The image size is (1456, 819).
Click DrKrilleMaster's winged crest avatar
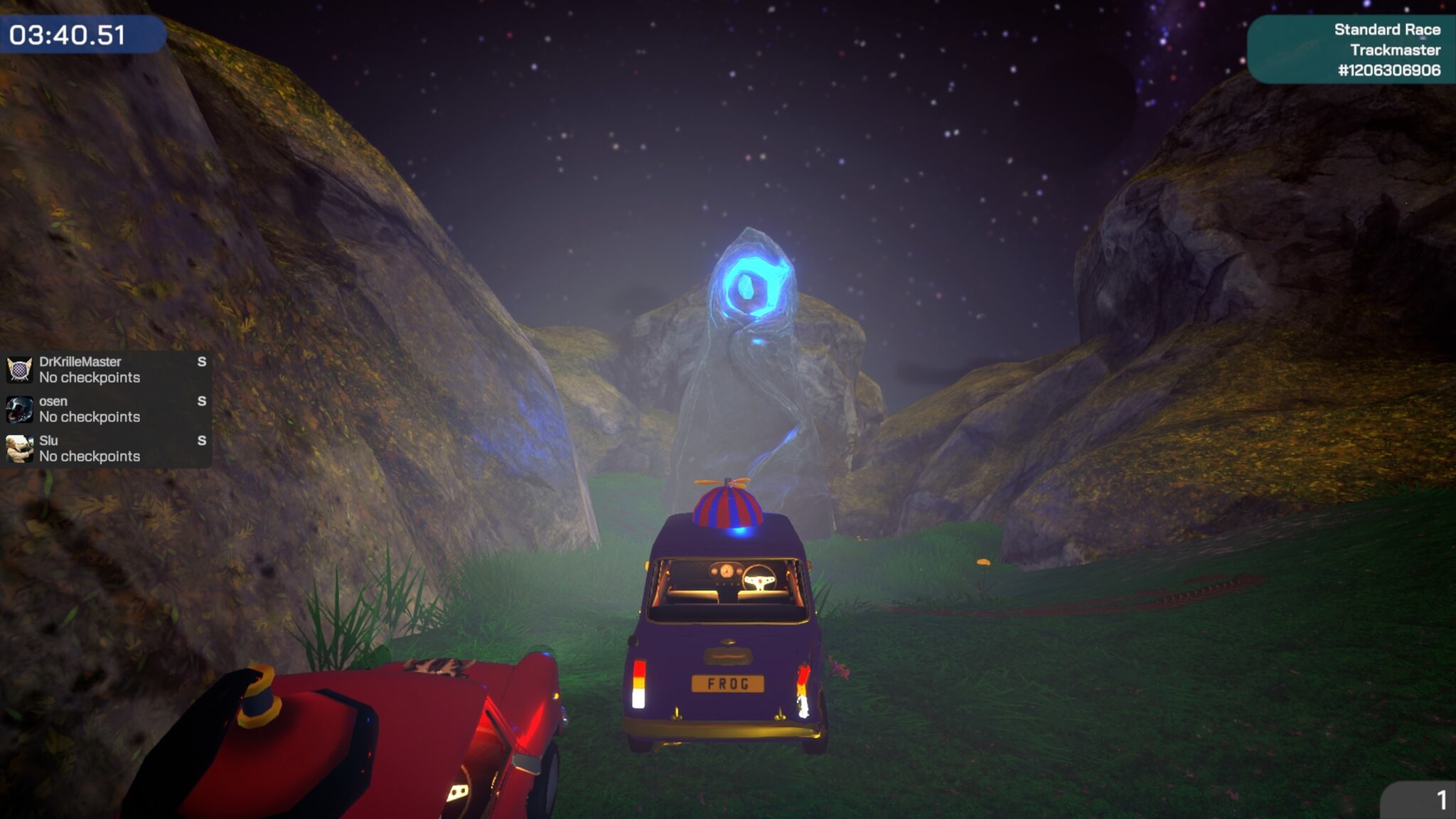tap(18, 368)
